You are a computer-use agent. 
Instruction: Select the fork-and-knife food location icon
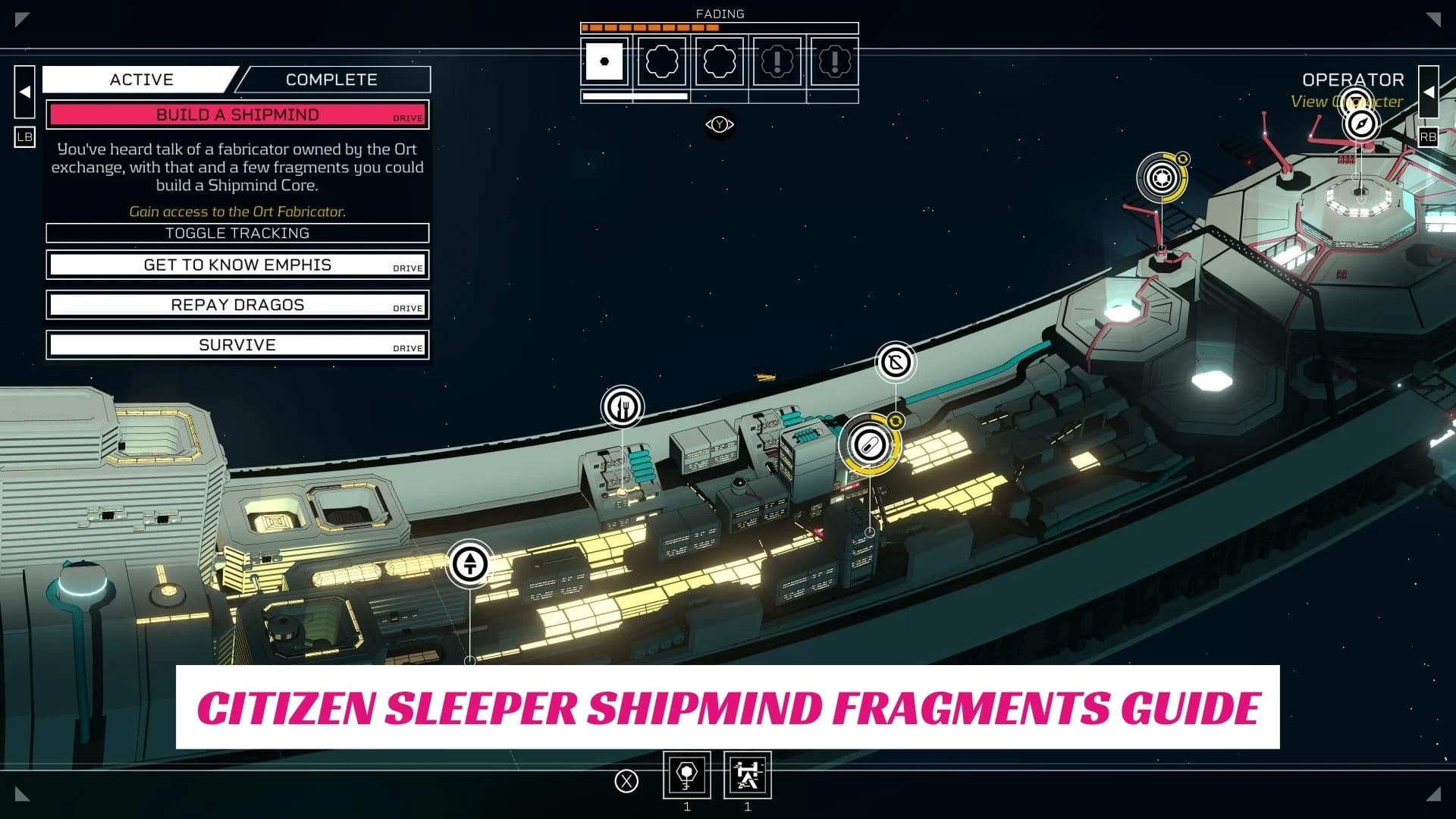point(622,406)
